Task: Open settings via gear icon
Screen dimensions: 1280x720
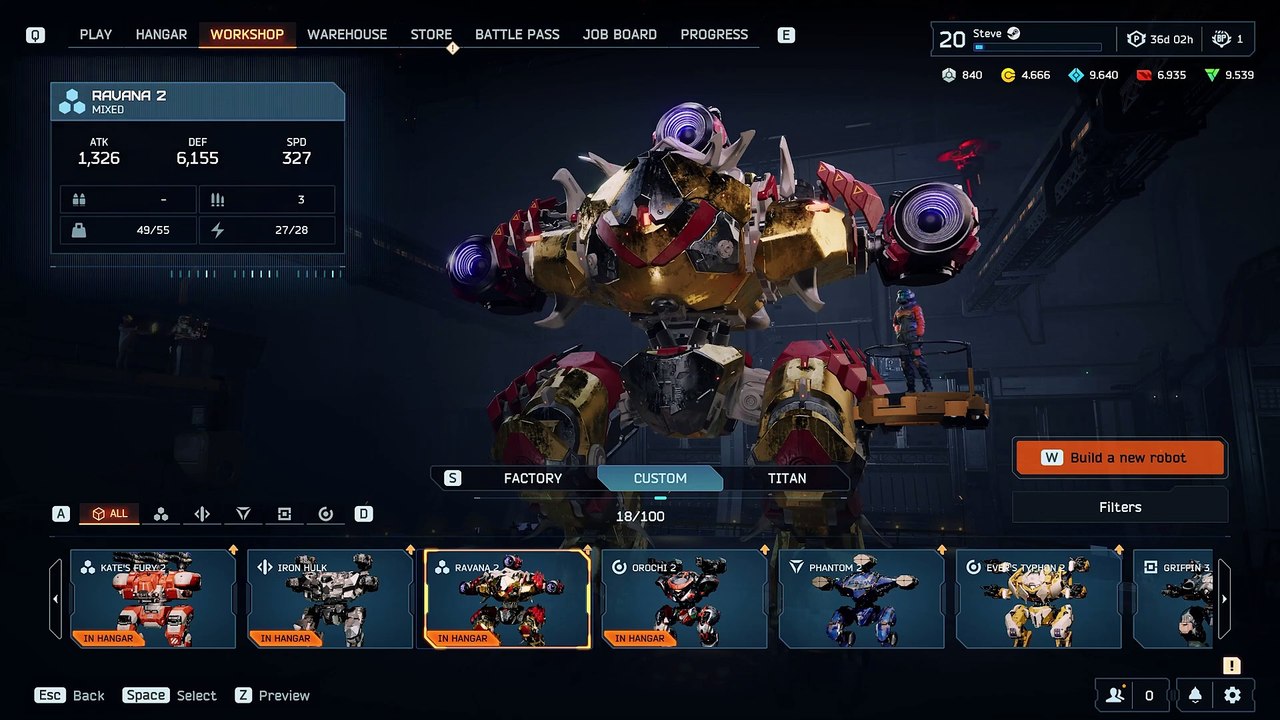Action: click(x=1232, y=695)
